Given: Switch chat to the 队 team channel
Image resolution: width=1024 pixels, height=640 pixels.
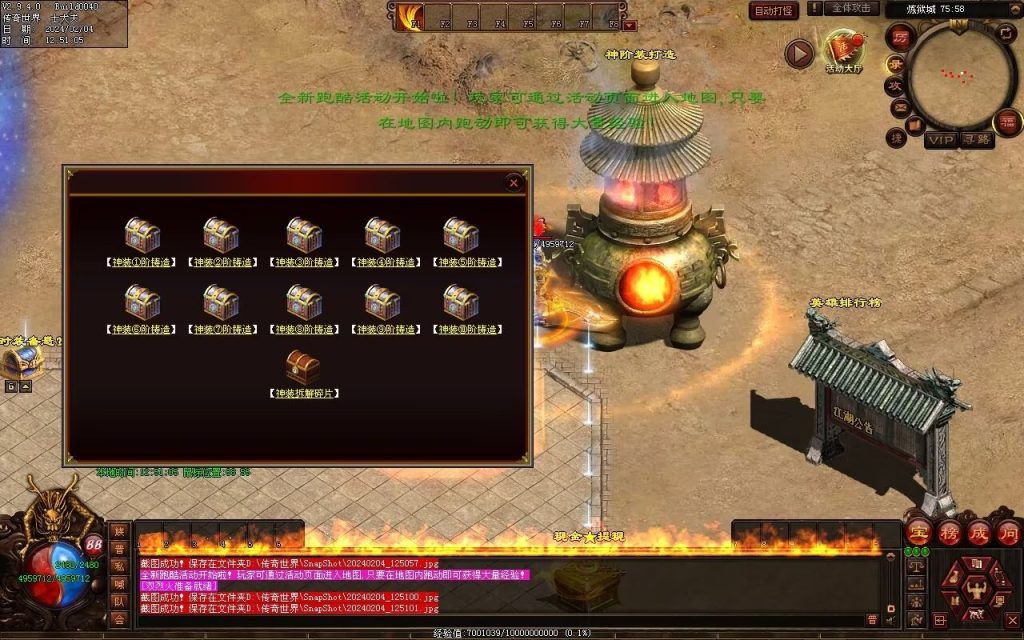Looking at the screenshot, I should coord(119,601).
